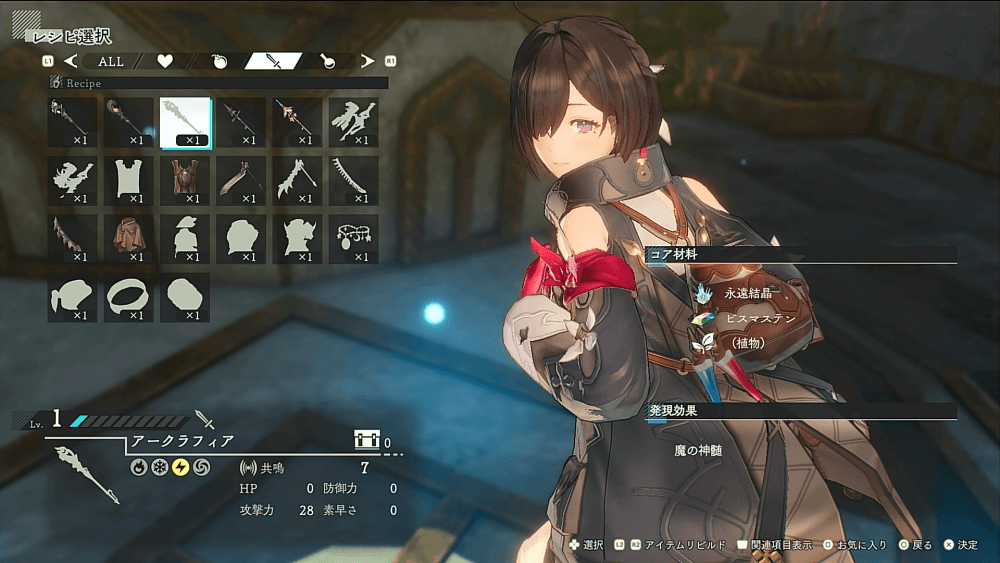Pick the brown hooded cloak recipe
1000x563 pixels.
point(129,238)
